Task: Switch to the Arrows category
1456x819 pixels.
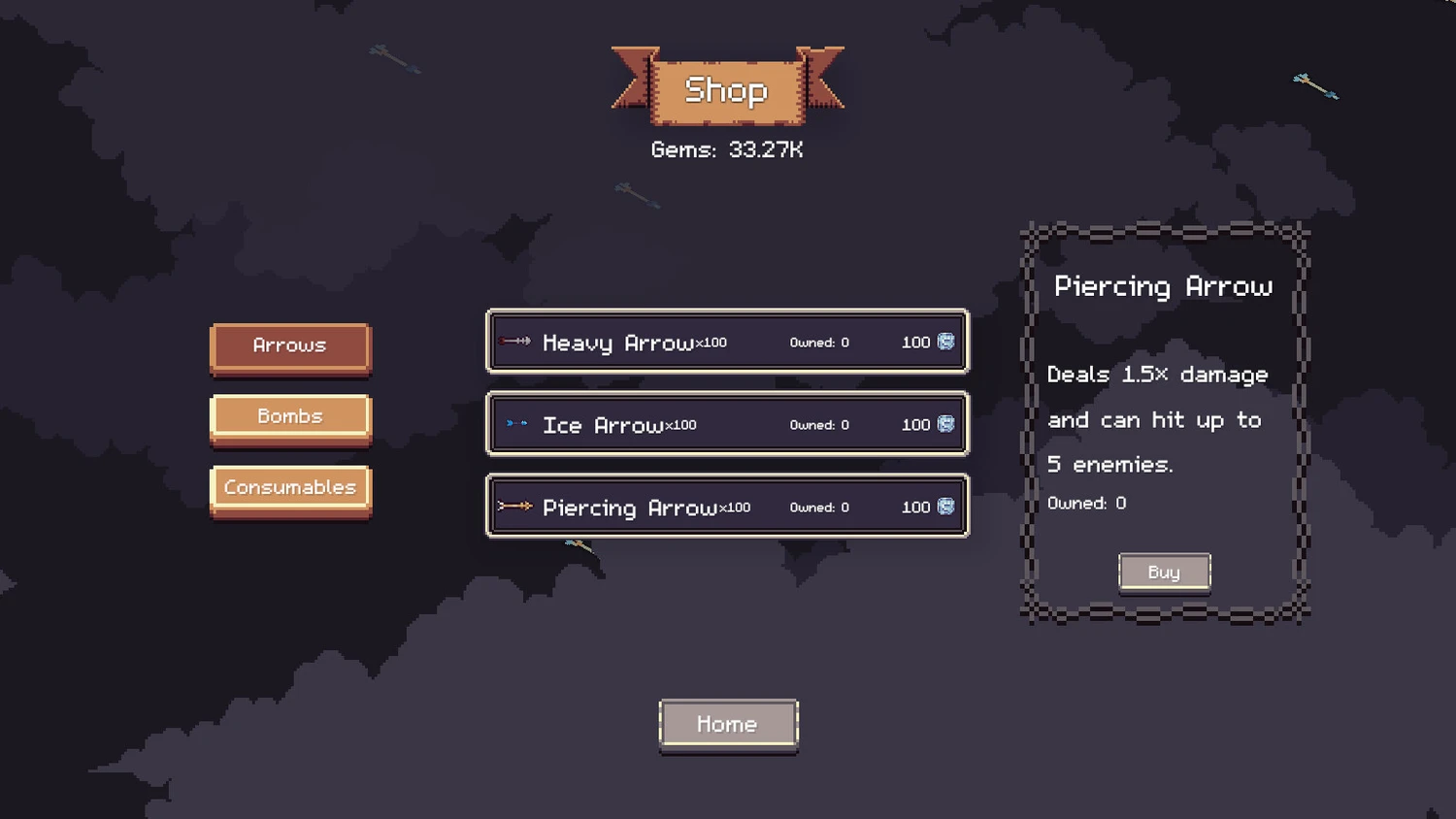Action: click(x=290, y=346)
